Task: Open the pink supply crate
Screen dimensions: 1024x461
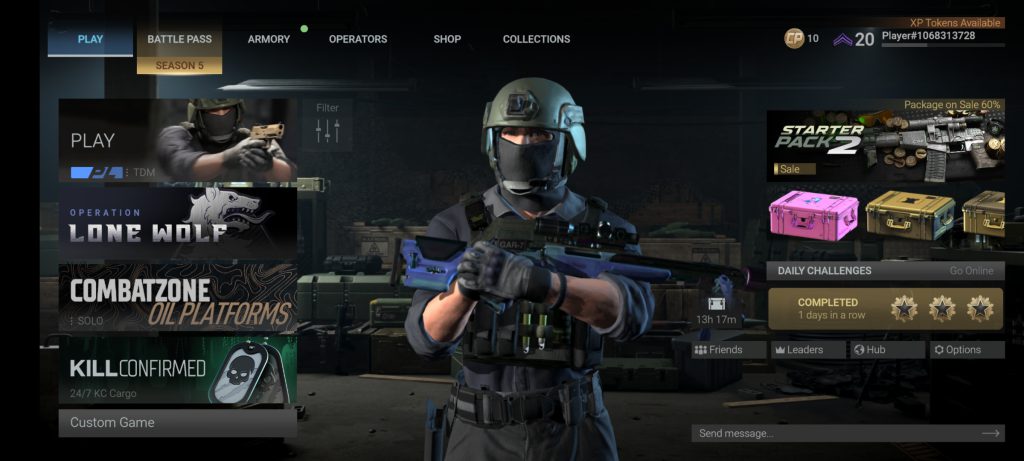Action: (x=813, y=215)
